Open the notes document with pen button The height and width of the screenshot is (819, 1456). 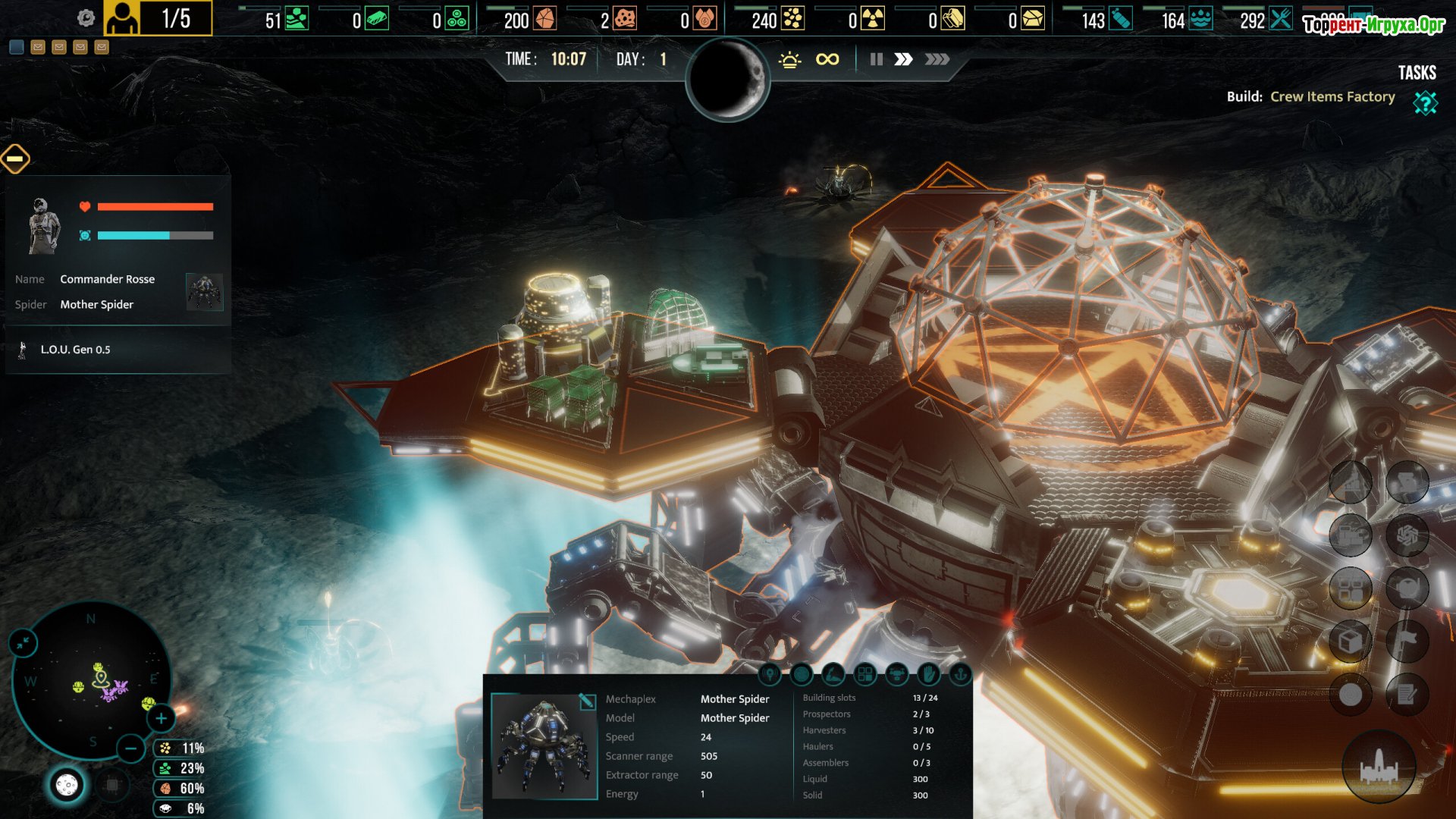pos(1407,694)
